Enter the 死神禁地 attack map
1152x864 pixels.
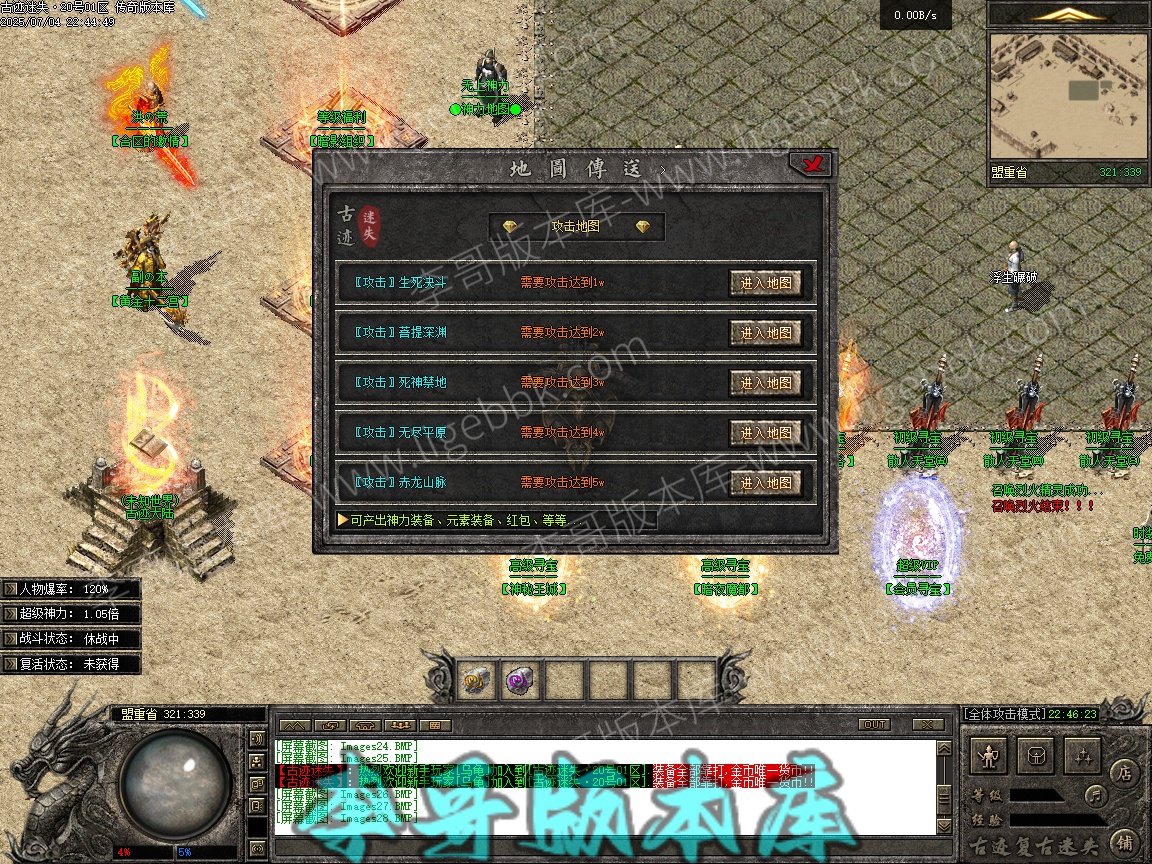pos(765,383)
